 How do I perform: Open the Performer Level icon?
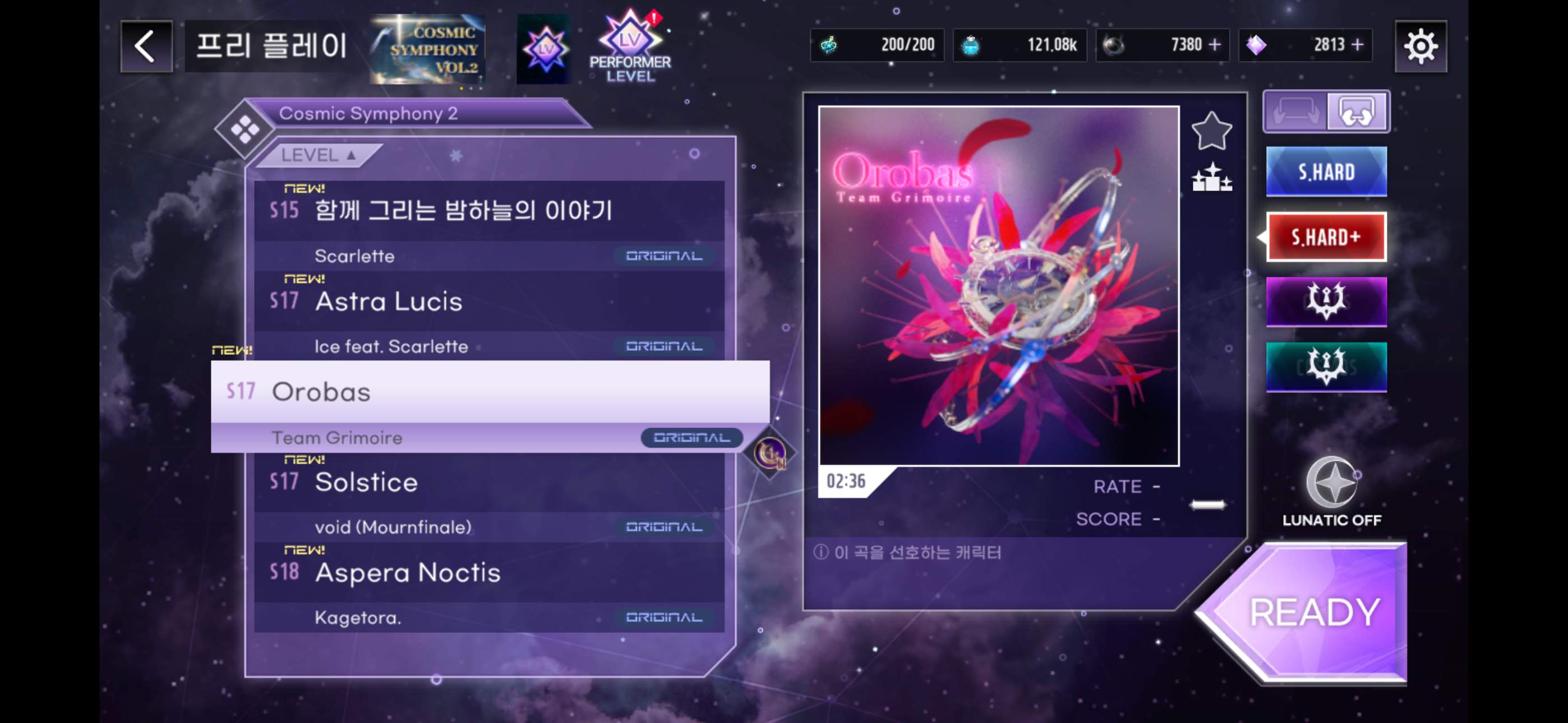(629, 48)
